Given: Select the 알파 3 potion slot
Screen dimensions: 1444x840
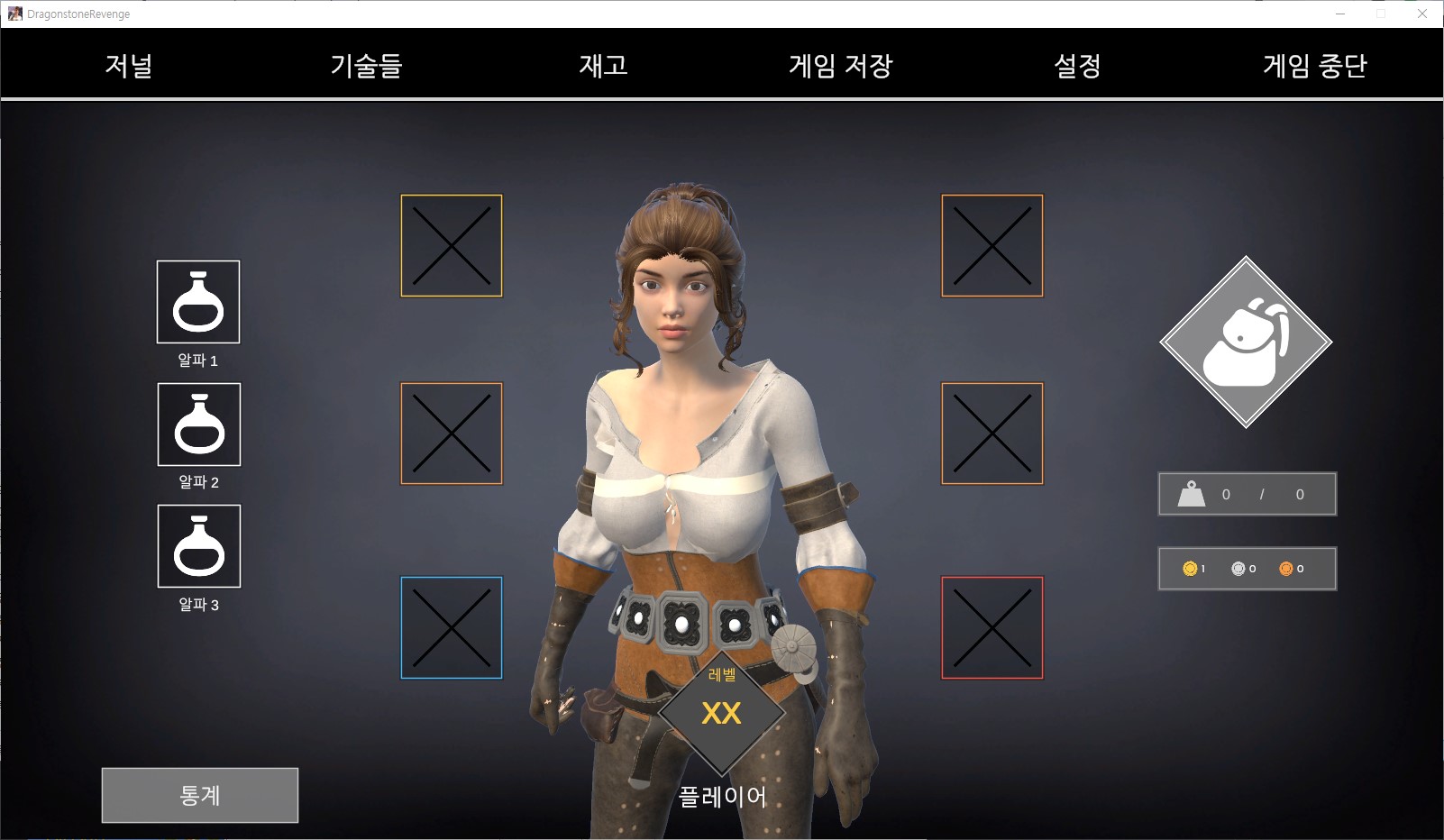Looking at the screenshot, I should coord(199,546).
